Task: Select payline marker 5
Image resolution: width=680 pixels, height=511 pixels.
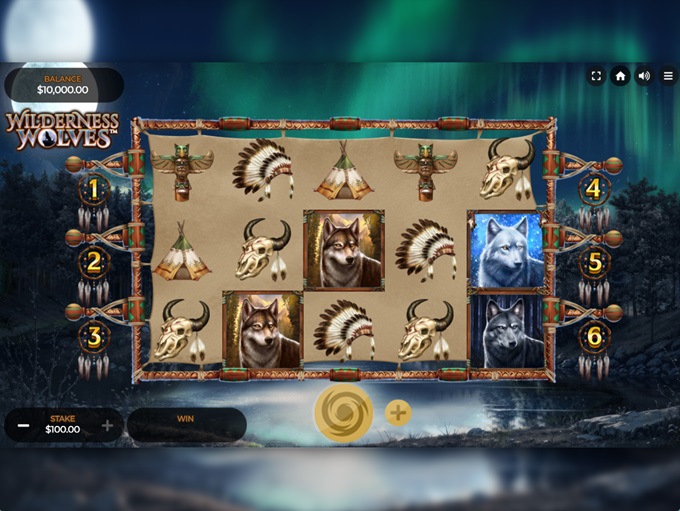Action: (x=594, y=262)
